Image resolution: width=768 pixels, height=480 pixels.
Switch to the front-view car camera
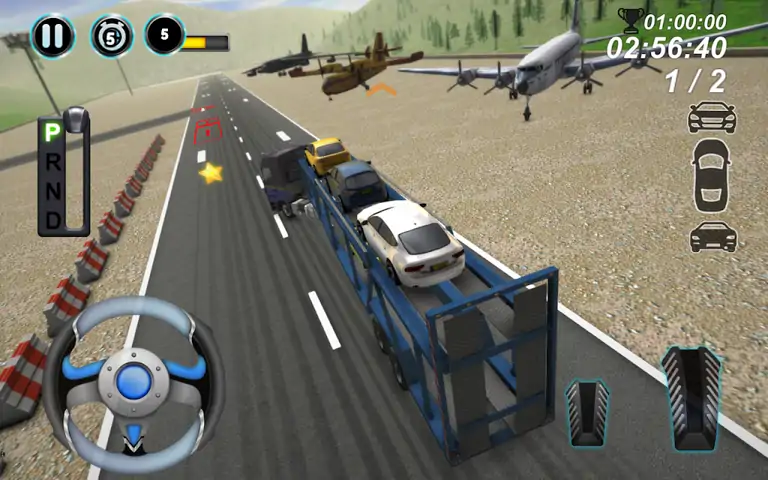pos(712,119)
